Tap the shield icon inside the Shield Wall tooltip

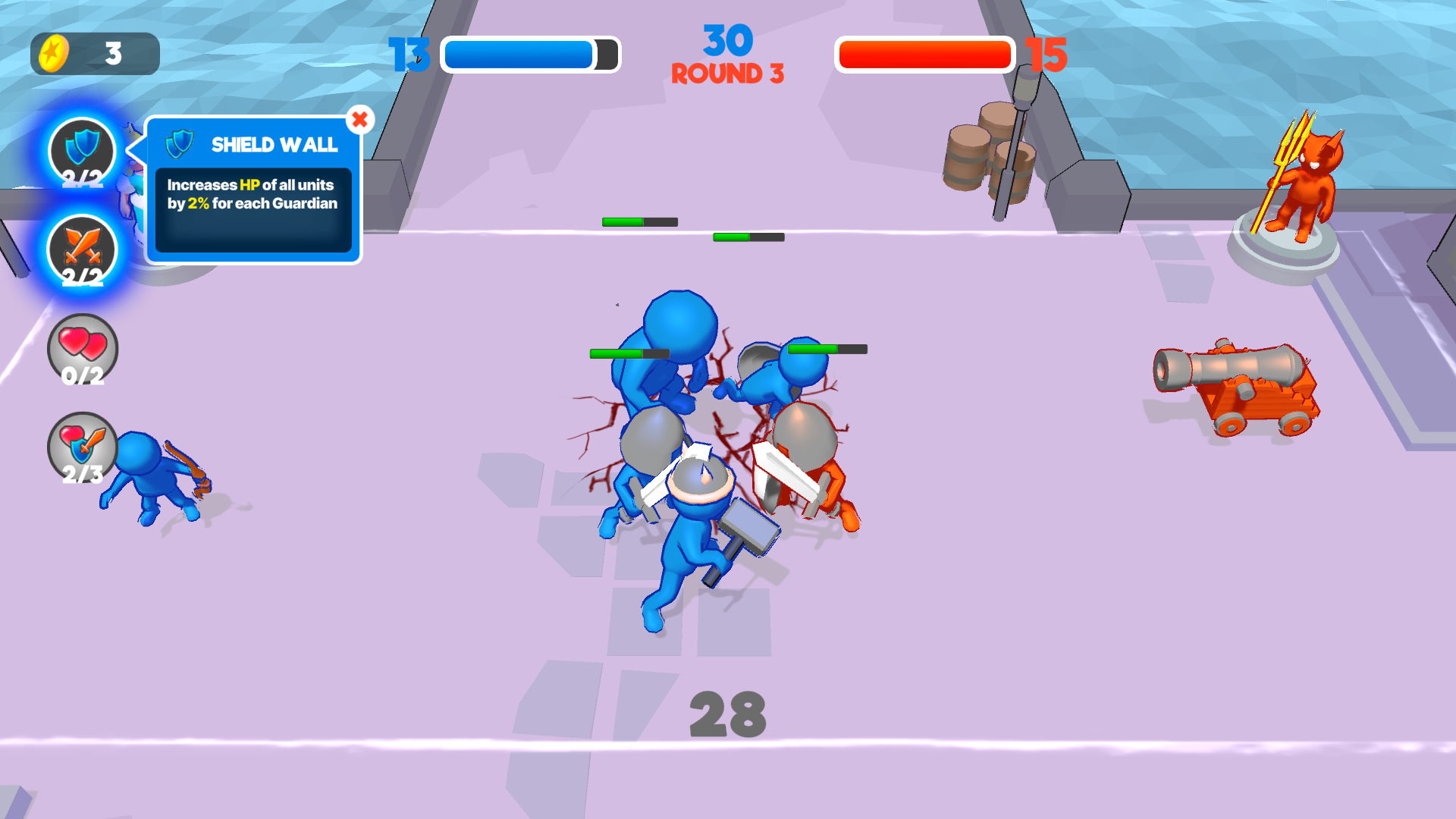(180, 145)
